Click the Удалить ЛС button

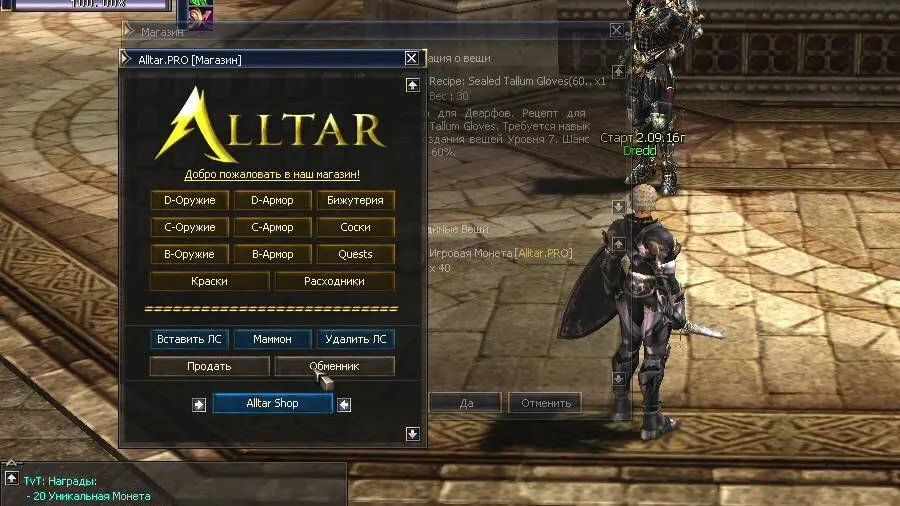coord(355,339)
